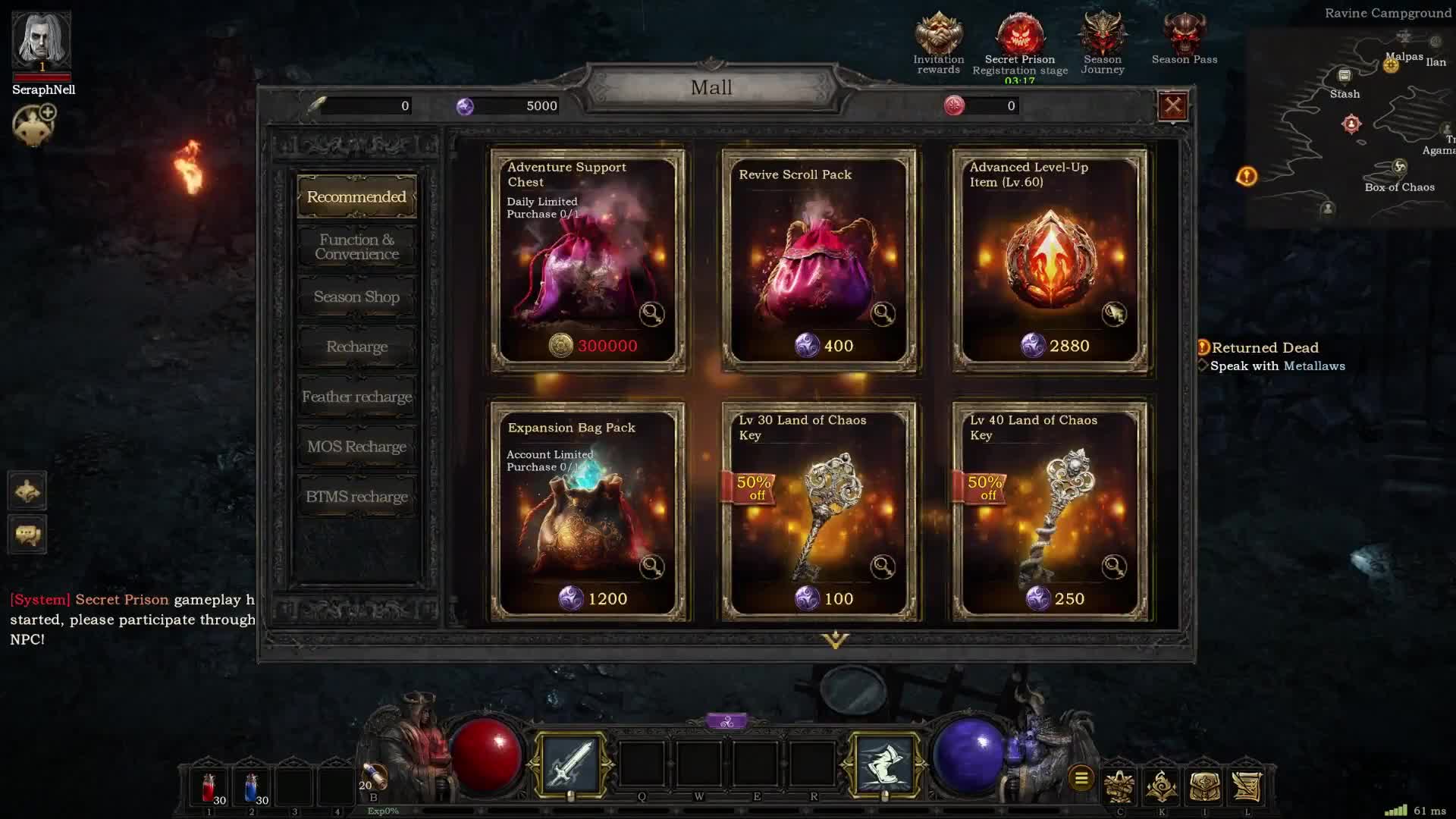
Task: Go to the MOS Recharge tab
Action: coord(356,447)
